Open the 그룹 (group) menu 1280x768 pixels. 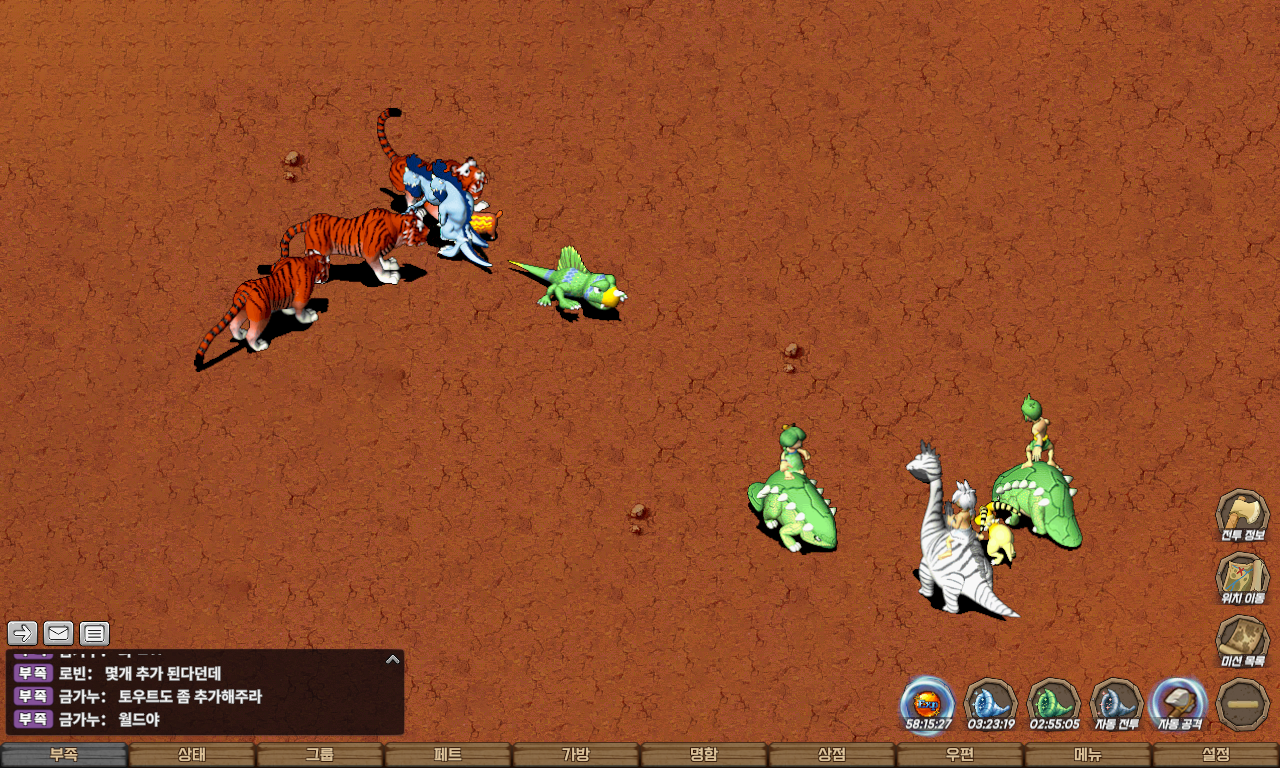(320, 755)
